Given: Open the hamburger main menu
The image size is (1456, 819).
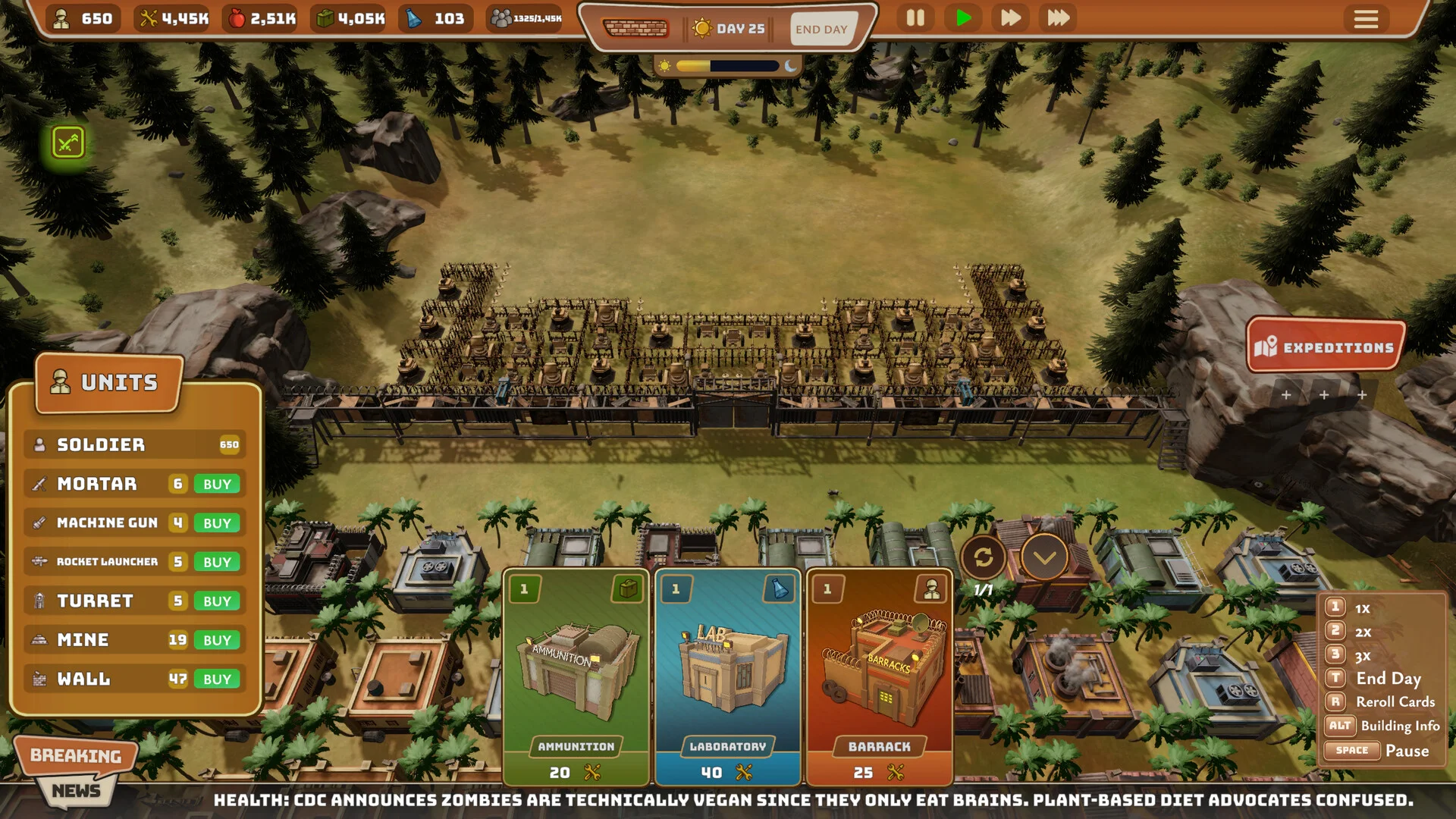Looking at the screenshot, I should tap(1366, 19).
